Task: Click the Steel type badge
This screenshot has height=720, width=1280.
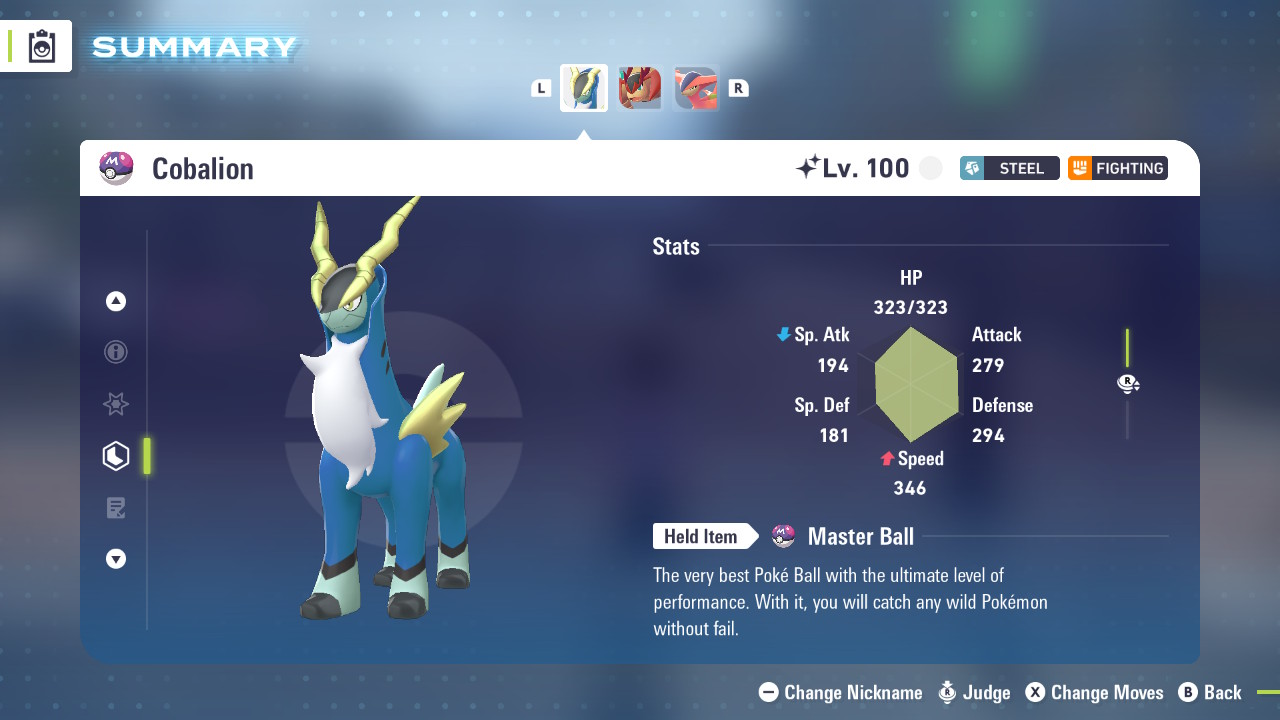Action: pos(1009,168)
